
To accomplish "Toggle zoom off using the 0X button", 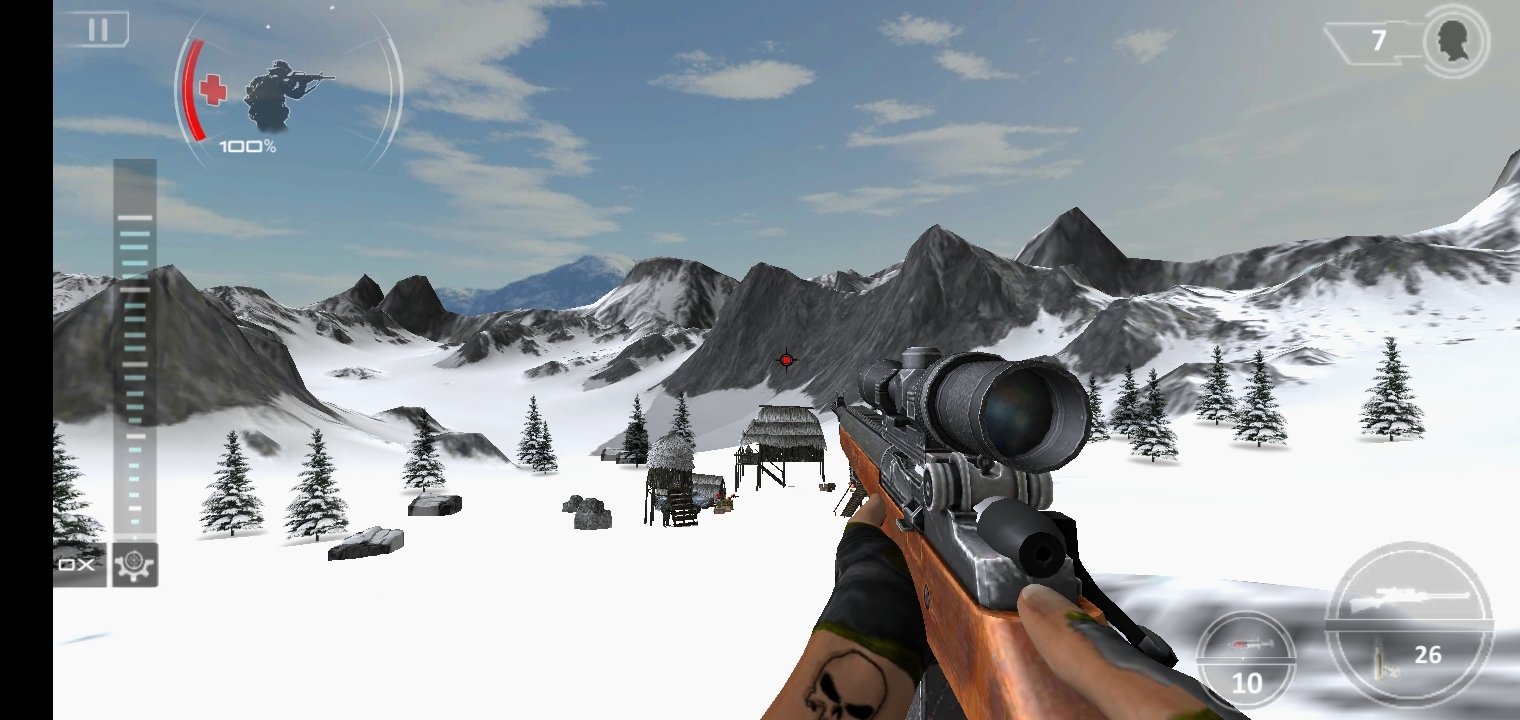I will pos(74,564).
